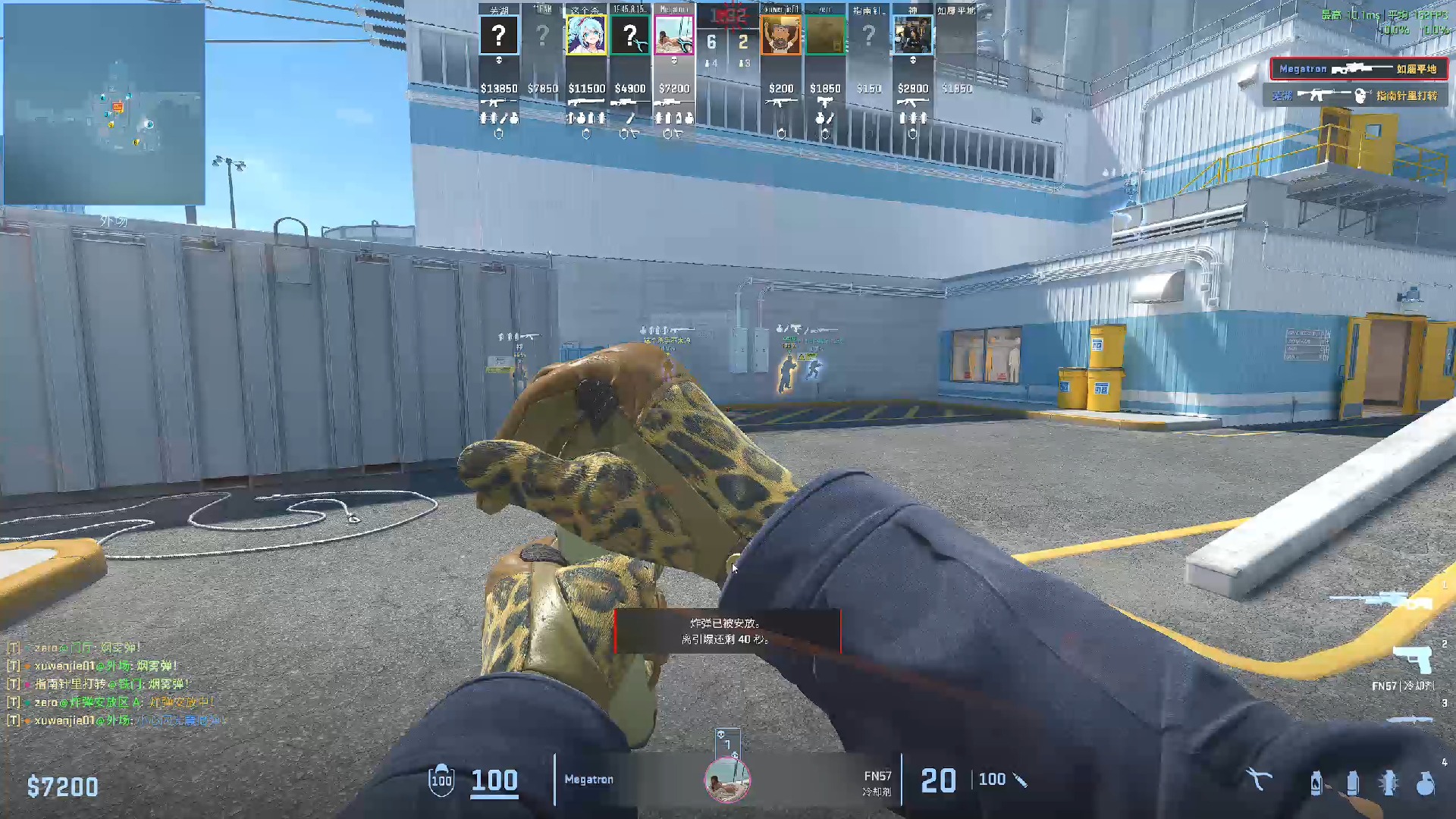
Task: Switch to the FN57 冷却剂 pistol icon
Action: [1412, 660]
